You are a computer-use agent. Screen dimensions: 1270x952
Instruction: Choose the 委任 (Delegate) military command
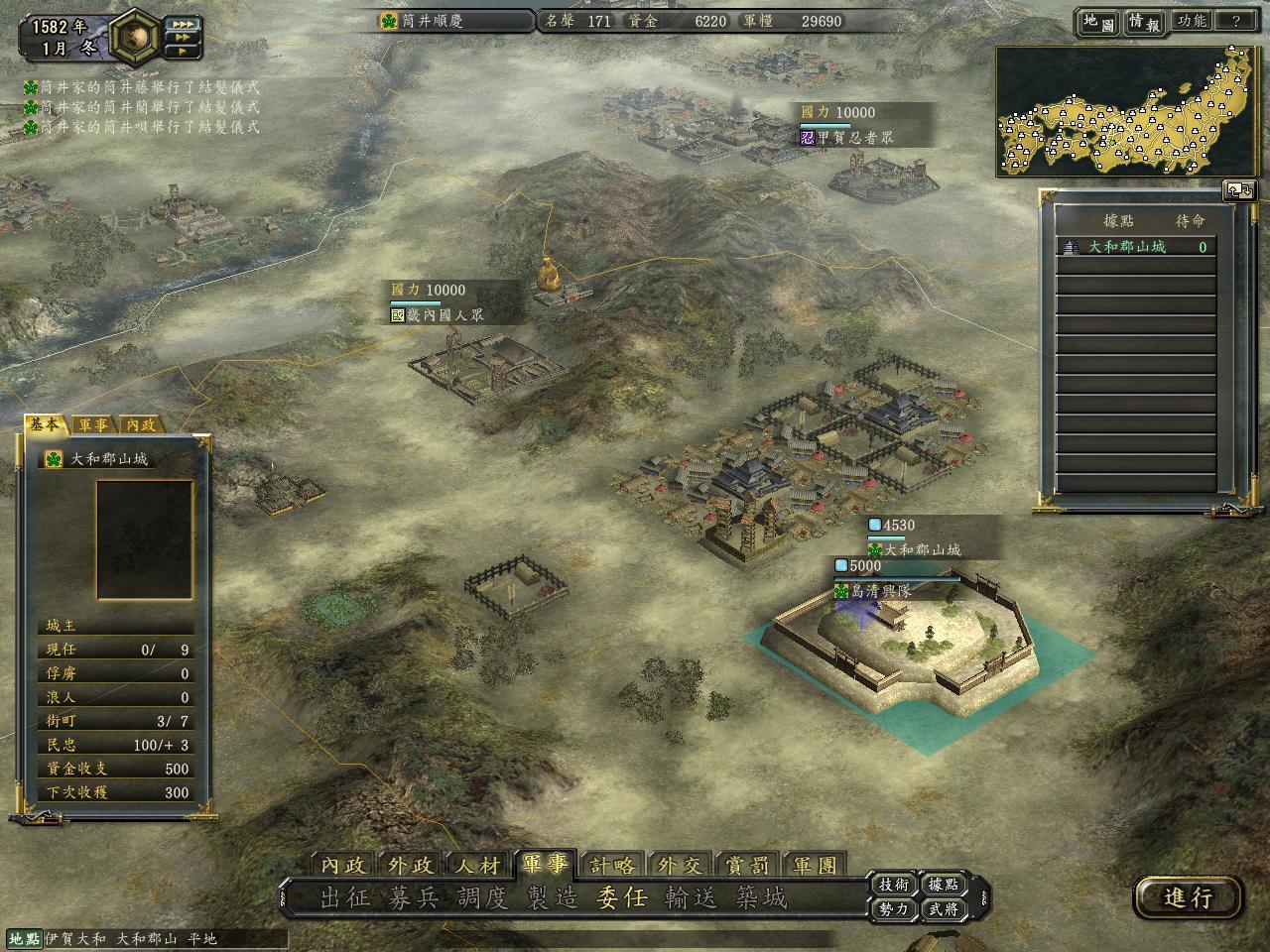[621, 897]
